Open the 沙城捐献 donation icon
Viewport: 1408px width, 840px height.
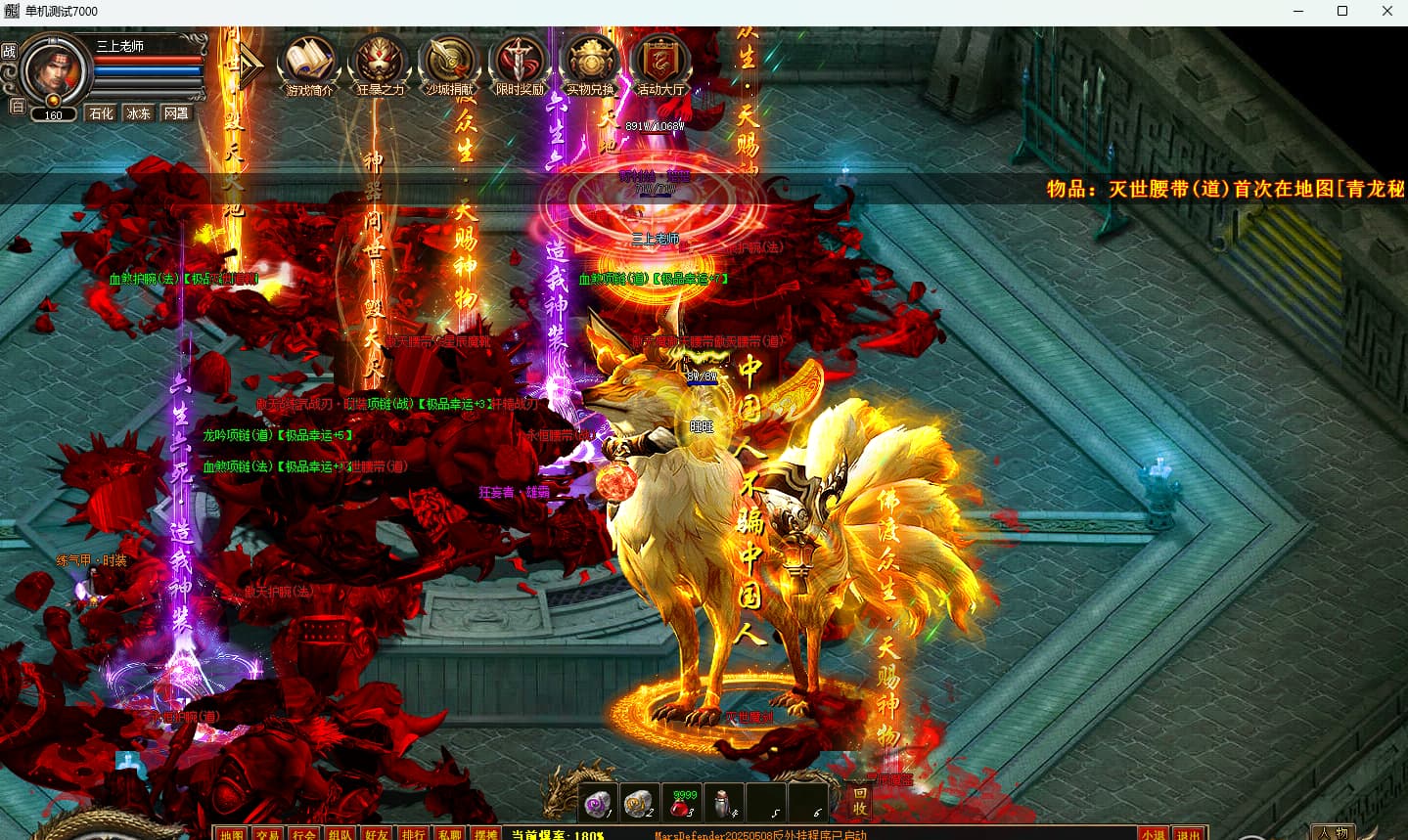[x=450, y=64]
